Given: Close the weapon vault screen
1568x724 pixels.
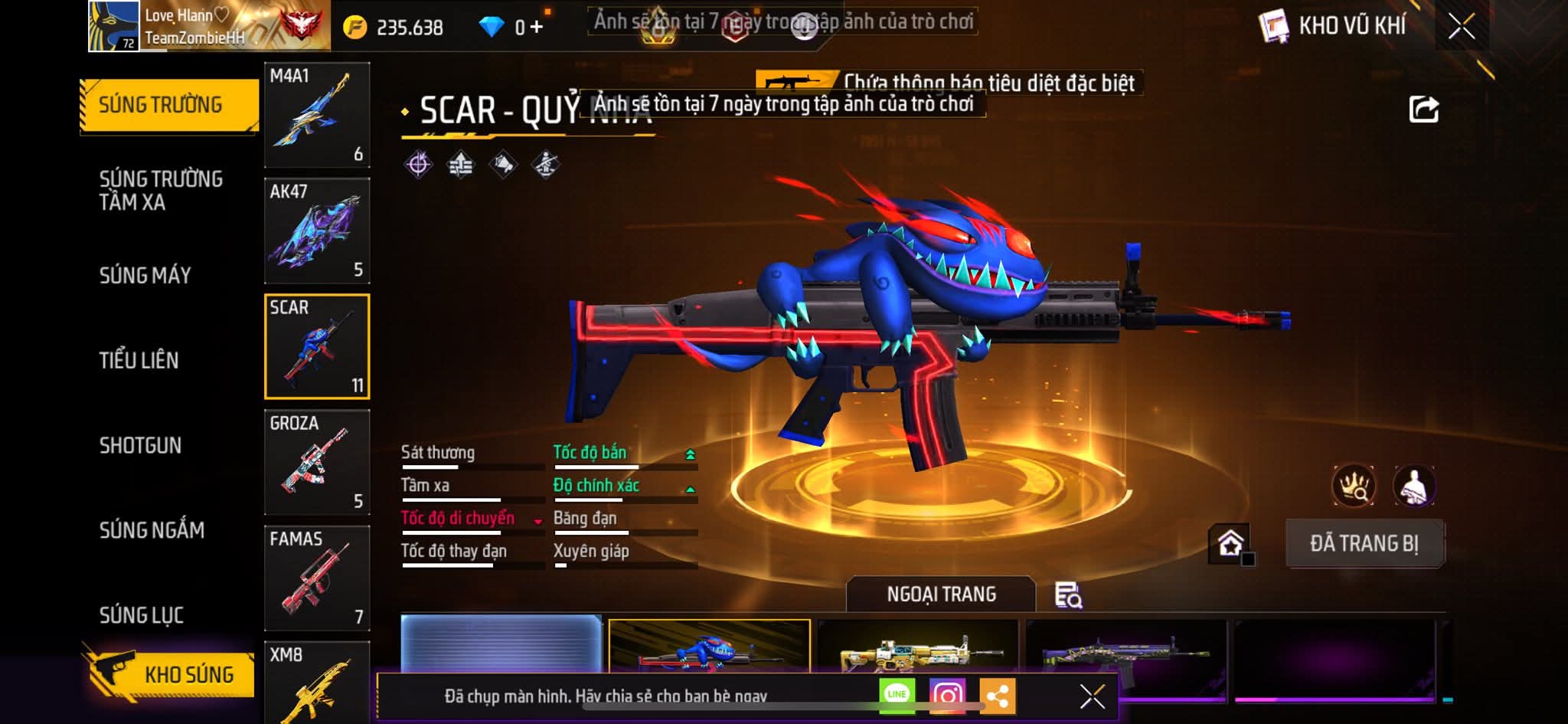Looking at the screenshot, I should [1461, 27].
